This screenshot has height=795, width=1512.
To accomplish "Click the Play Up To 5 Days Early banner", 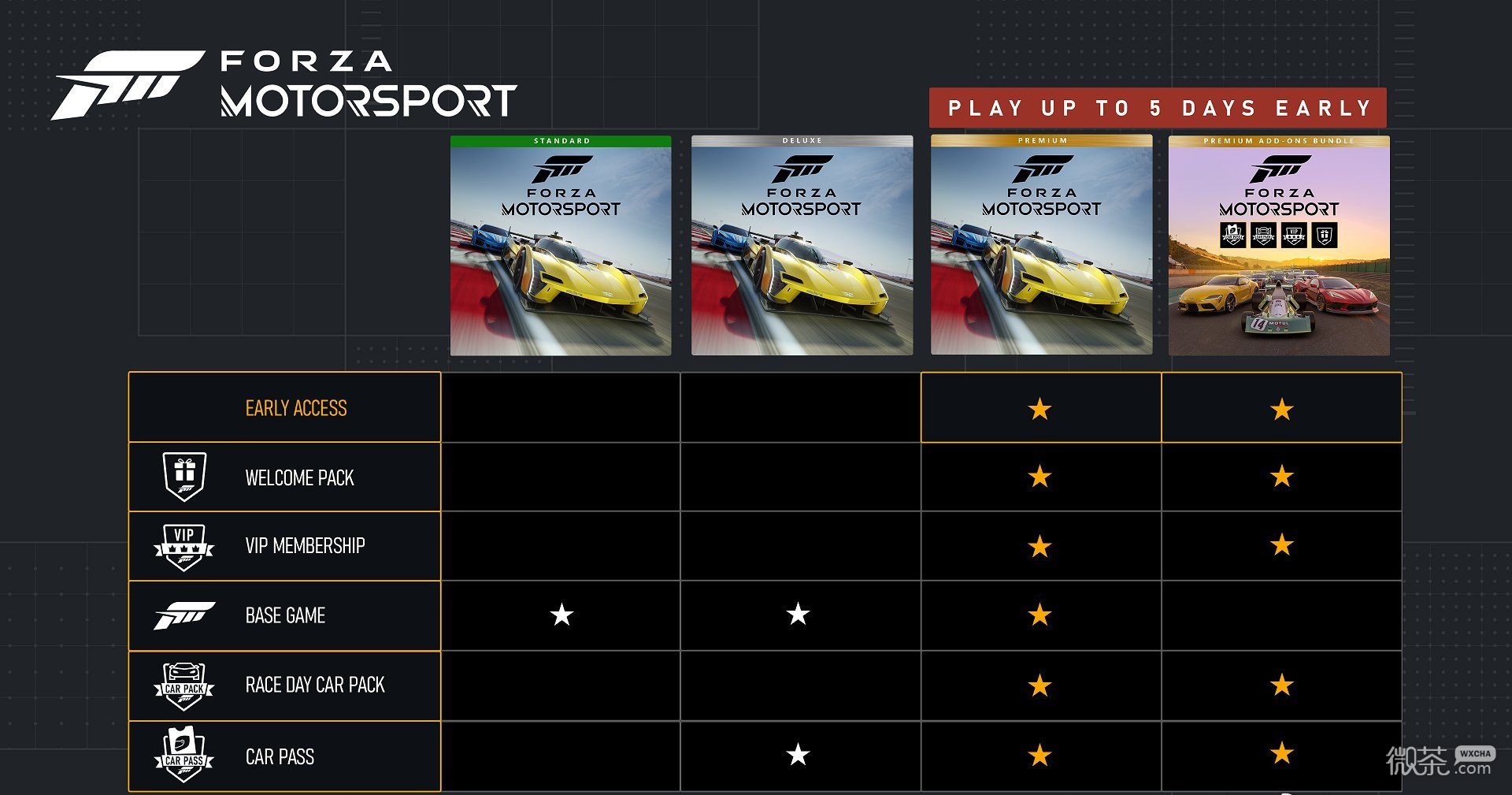I will [1158, 108].
